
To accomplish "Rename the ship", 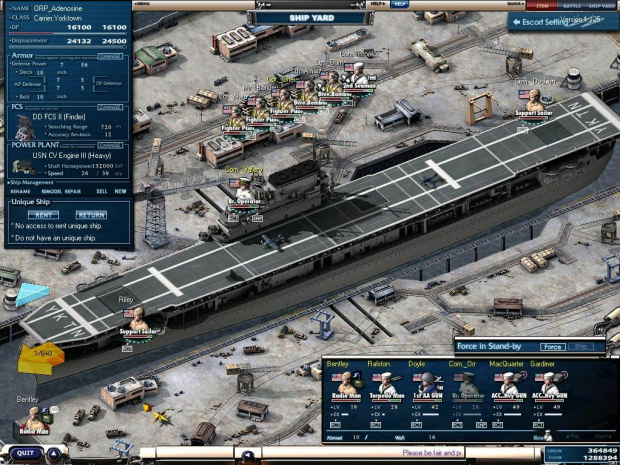I will (x=20, y=191).
